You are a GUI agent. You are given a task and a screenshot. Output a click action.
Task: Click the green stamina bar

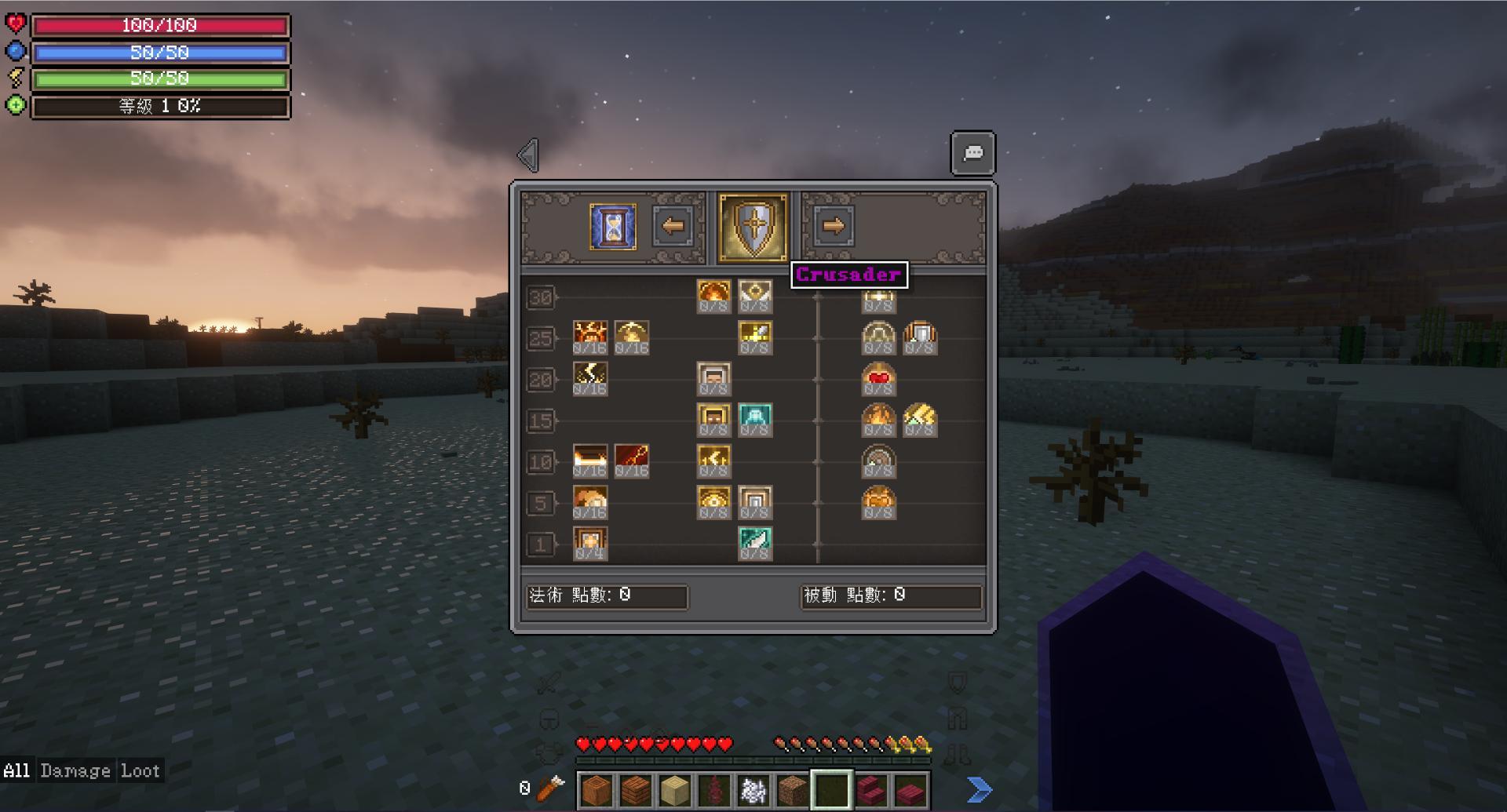click(x=160, y=78)
